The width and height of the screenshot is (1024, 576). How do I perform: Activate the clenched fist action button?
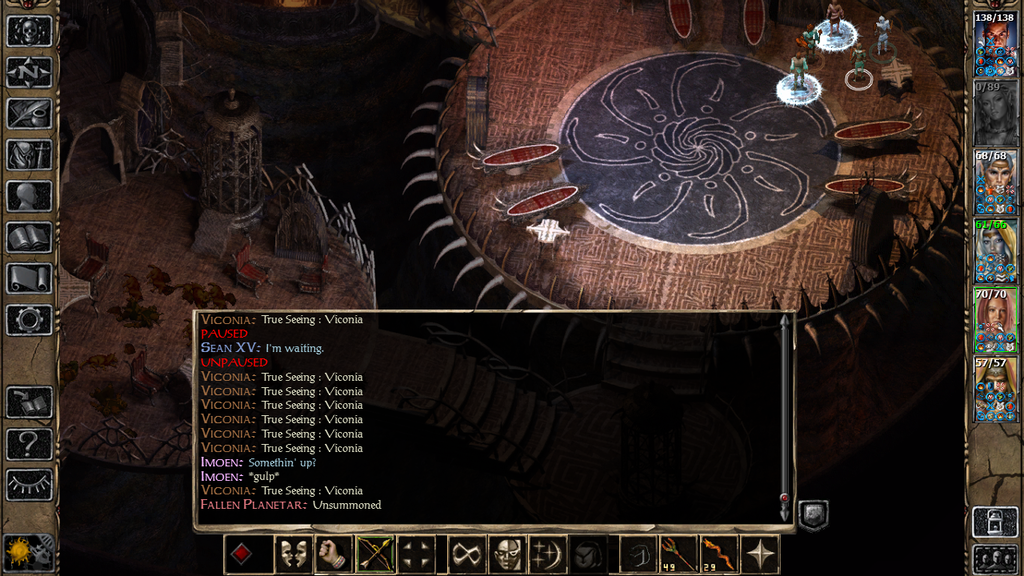[x=333, y=554]
